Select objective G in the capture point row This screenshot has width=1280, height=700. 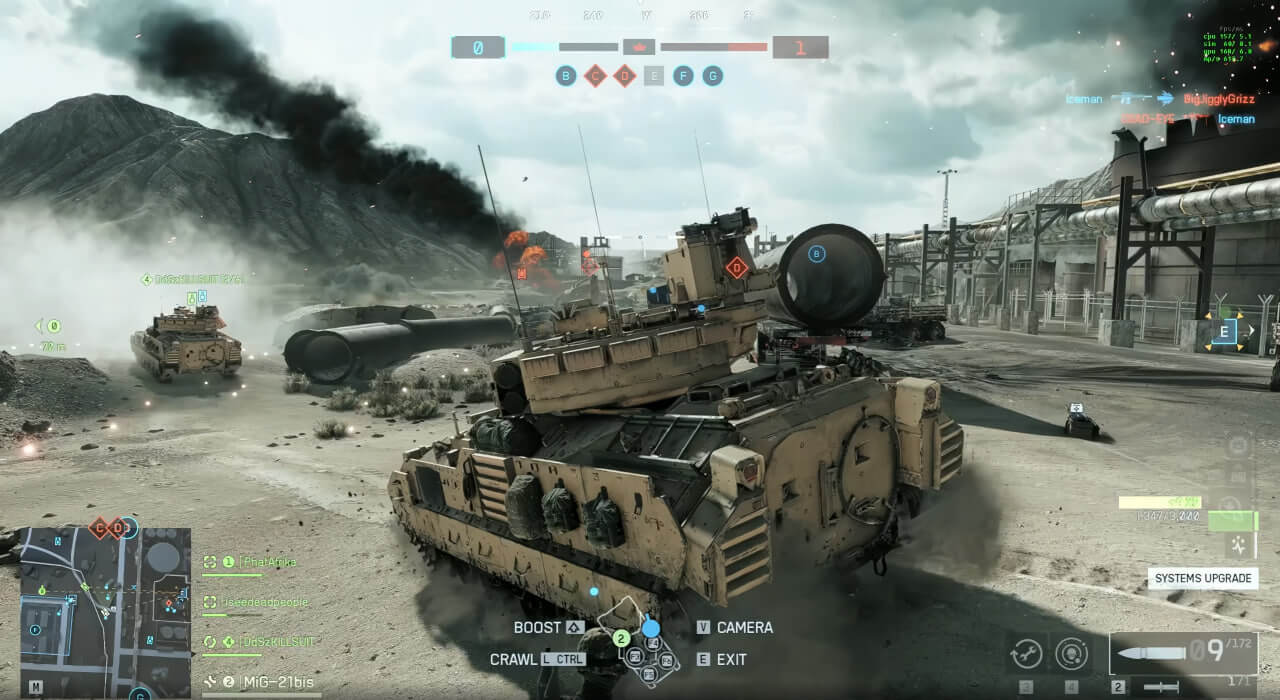[x=713, y=76]
